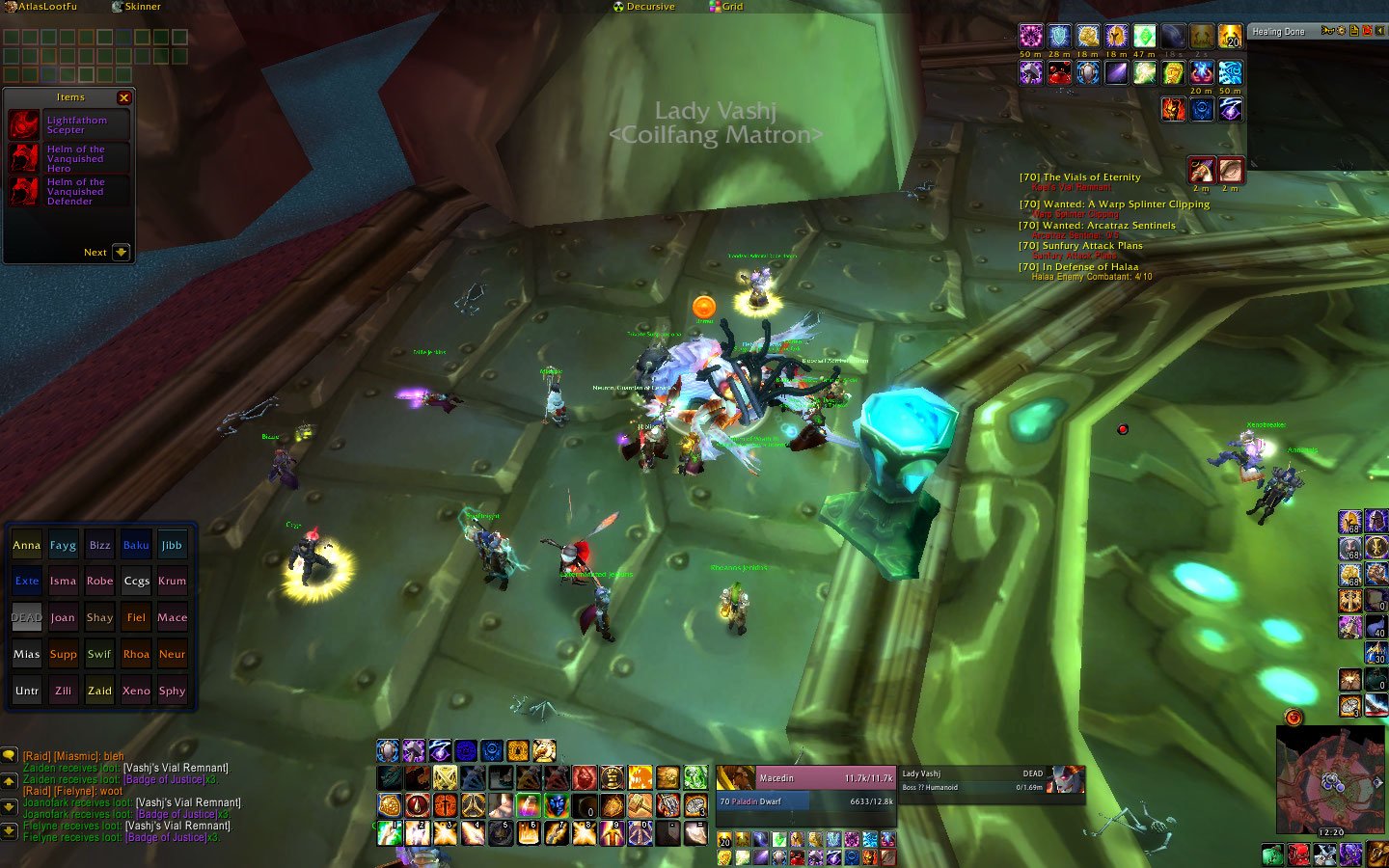The width and height of the screenshot is (1389, 868).
Task: Open the AtlasLootFu menu
Action: coord(42,7)
